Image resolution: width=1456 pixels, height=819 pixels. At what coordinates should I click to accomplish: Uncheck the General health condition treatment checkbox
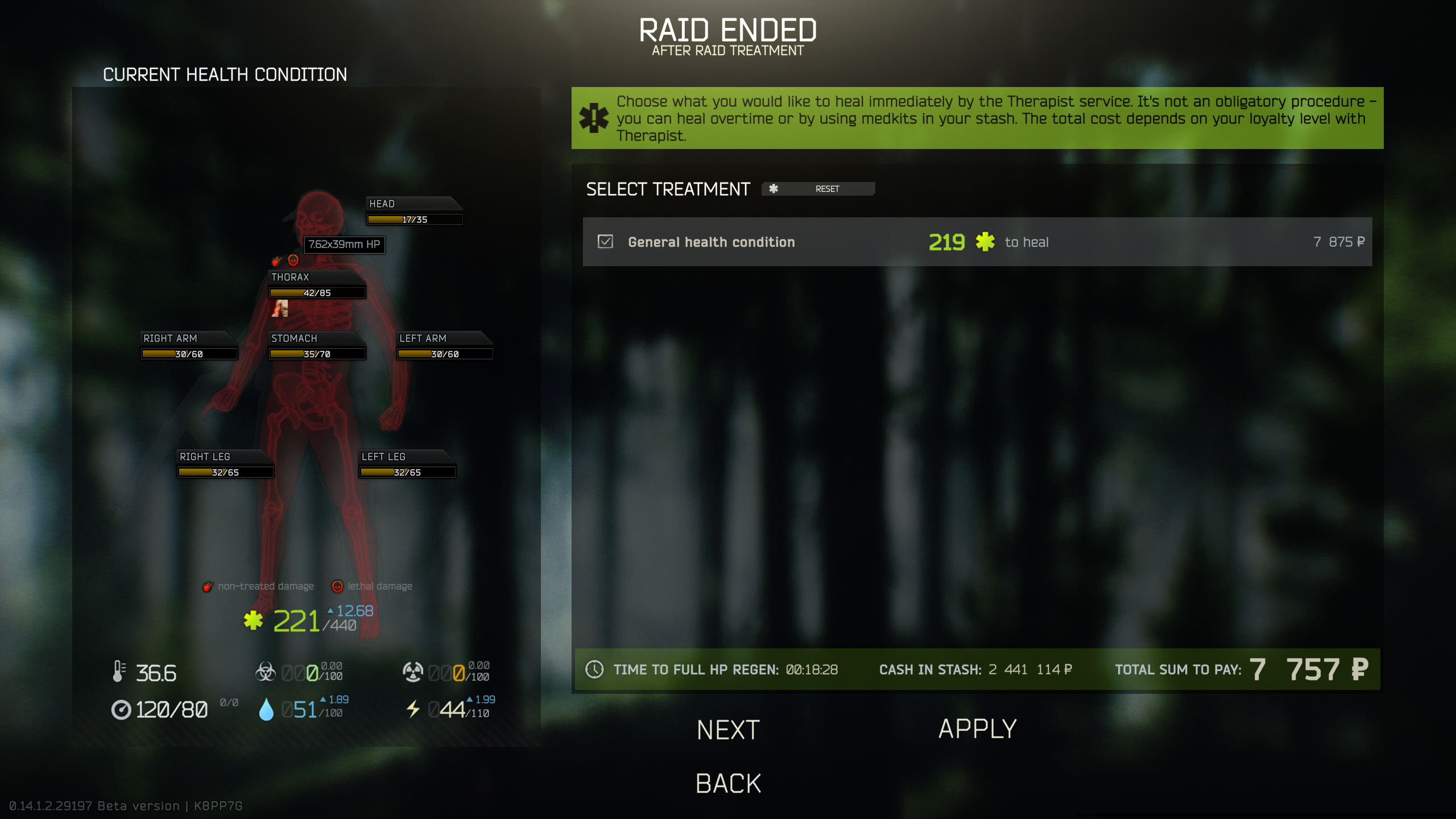tap(604, 242)
